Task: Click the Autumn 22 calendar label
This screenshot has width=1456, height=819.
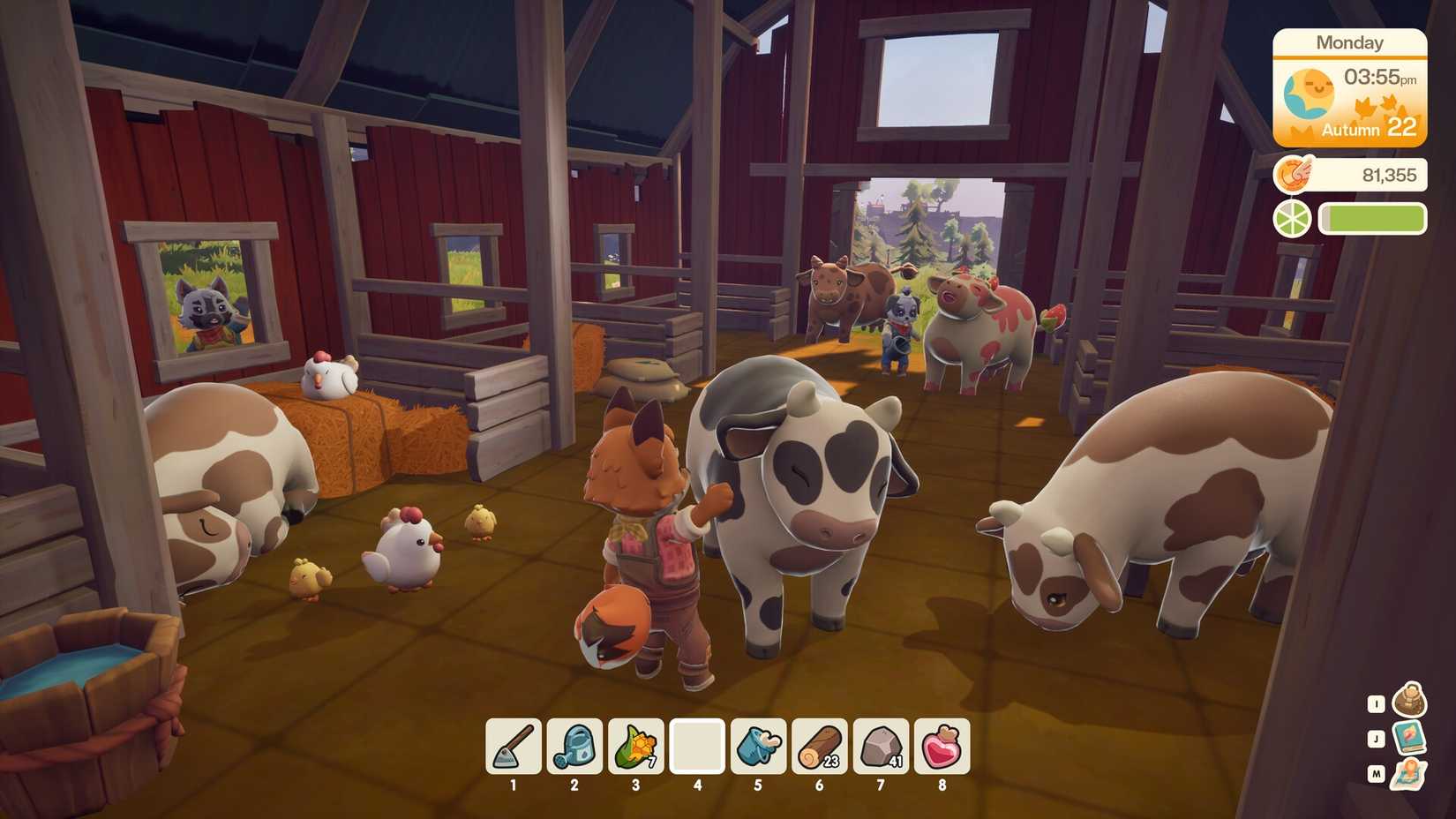Action: point(1370,131)
